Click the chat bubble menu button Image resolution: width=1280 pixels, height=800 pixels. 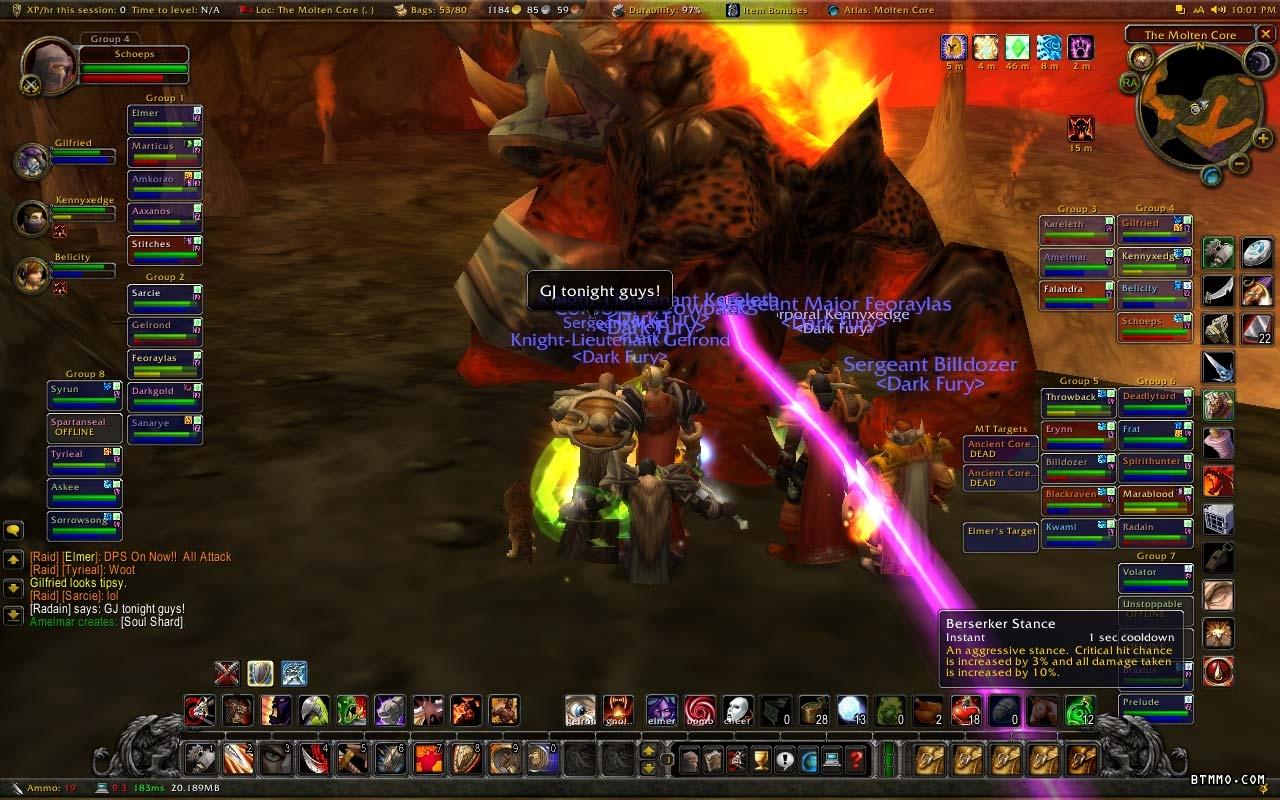(13, 530)
